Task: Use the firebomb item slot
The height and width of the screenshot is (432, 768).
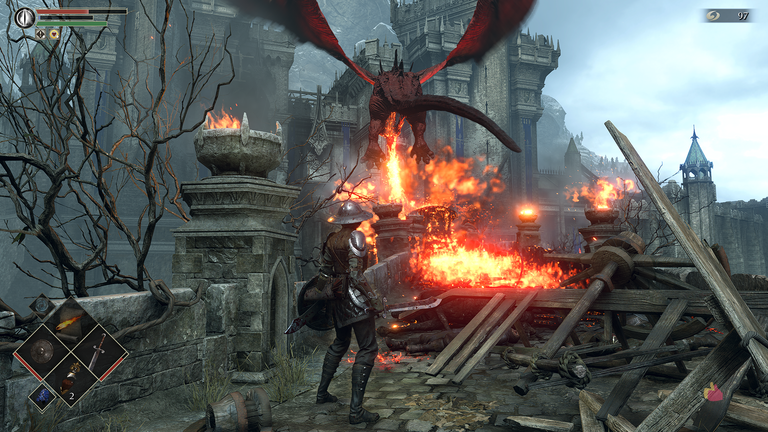Action: 70,379
